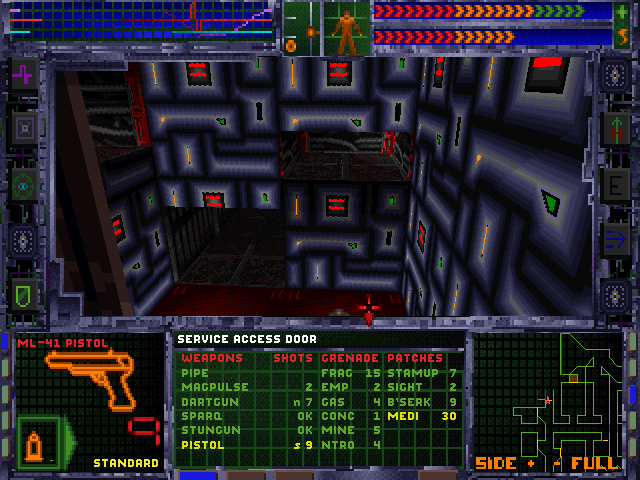640x480 pixels.
Task: Select the PISTOL in the weapons list
Action: [201, 443]
